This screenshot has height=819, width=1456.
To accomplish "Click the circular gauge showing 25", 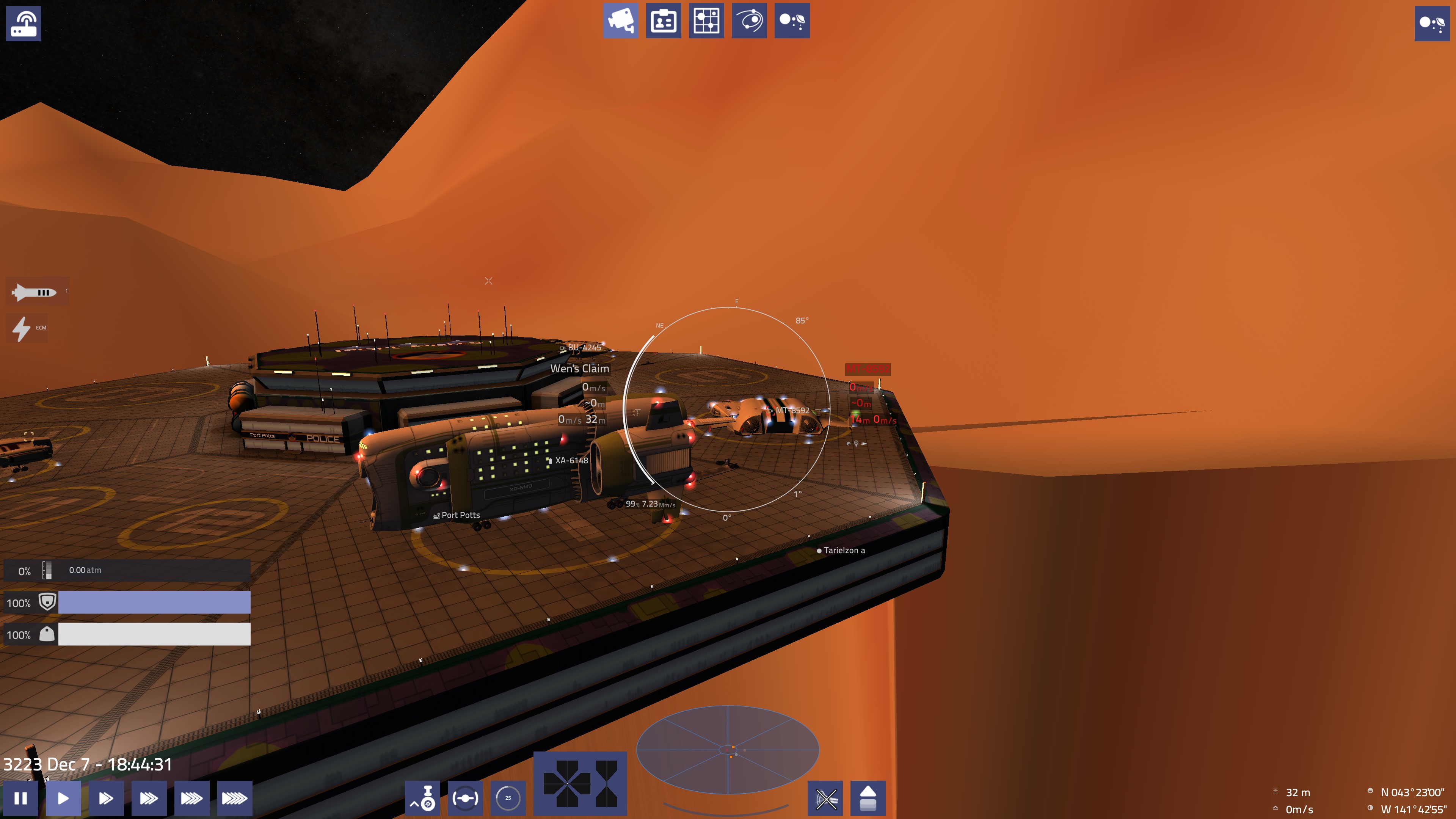I will [507, 799].
